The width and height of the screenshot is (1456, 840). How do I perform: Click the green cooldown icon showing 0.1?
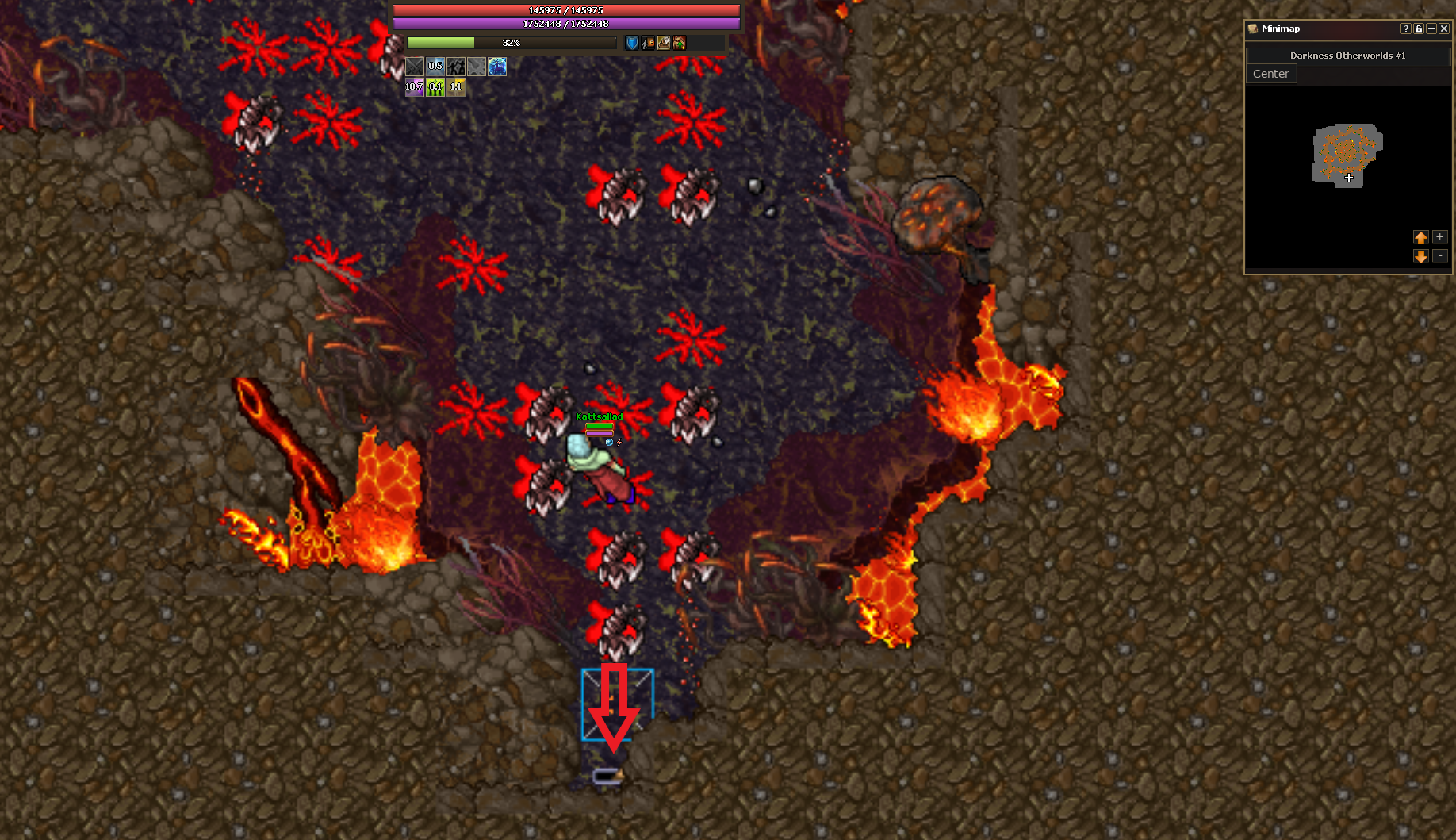[435, 87]
